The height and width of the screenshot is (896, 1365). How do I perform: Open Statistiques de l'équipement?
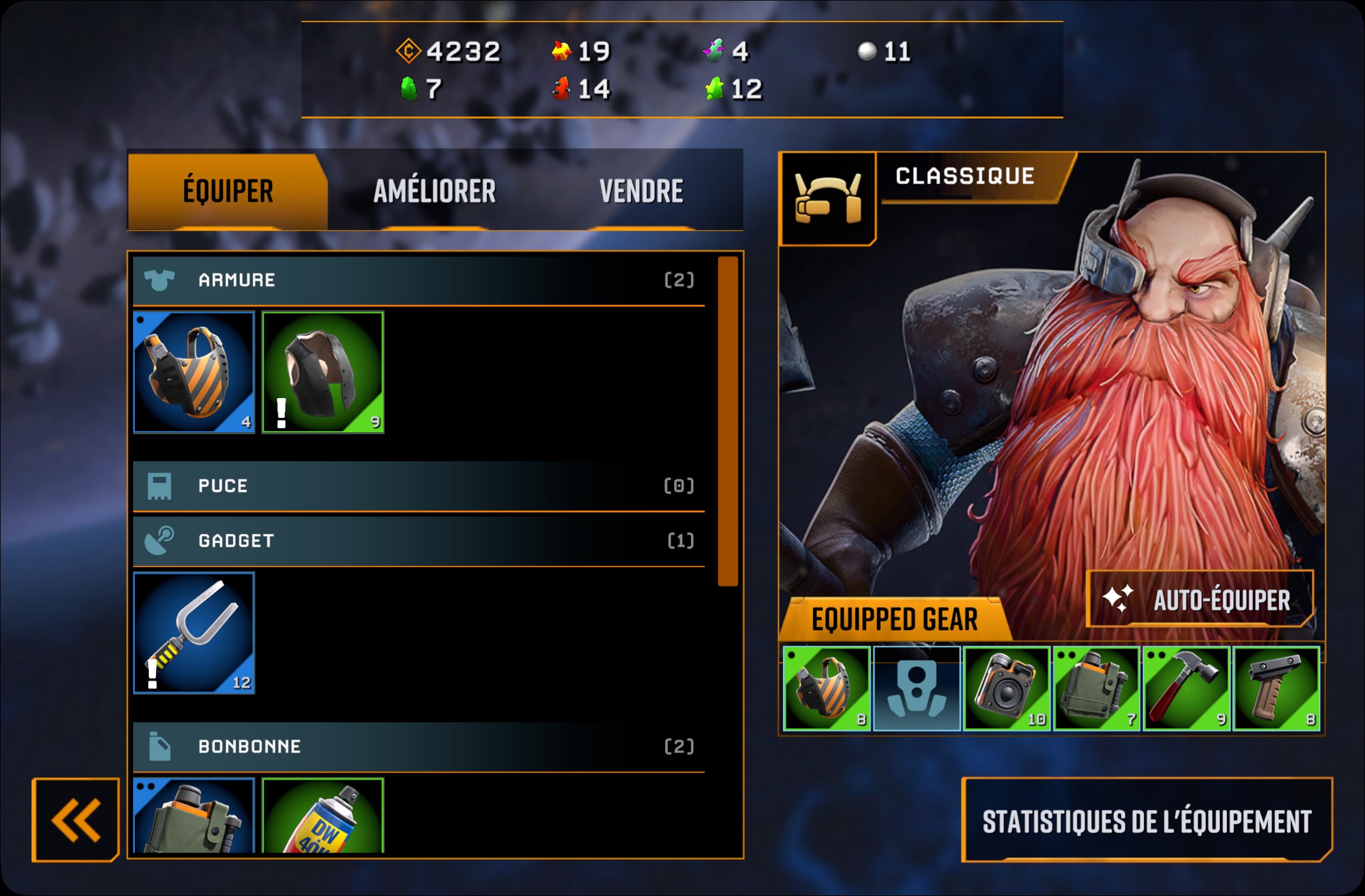coord(1146,821)
